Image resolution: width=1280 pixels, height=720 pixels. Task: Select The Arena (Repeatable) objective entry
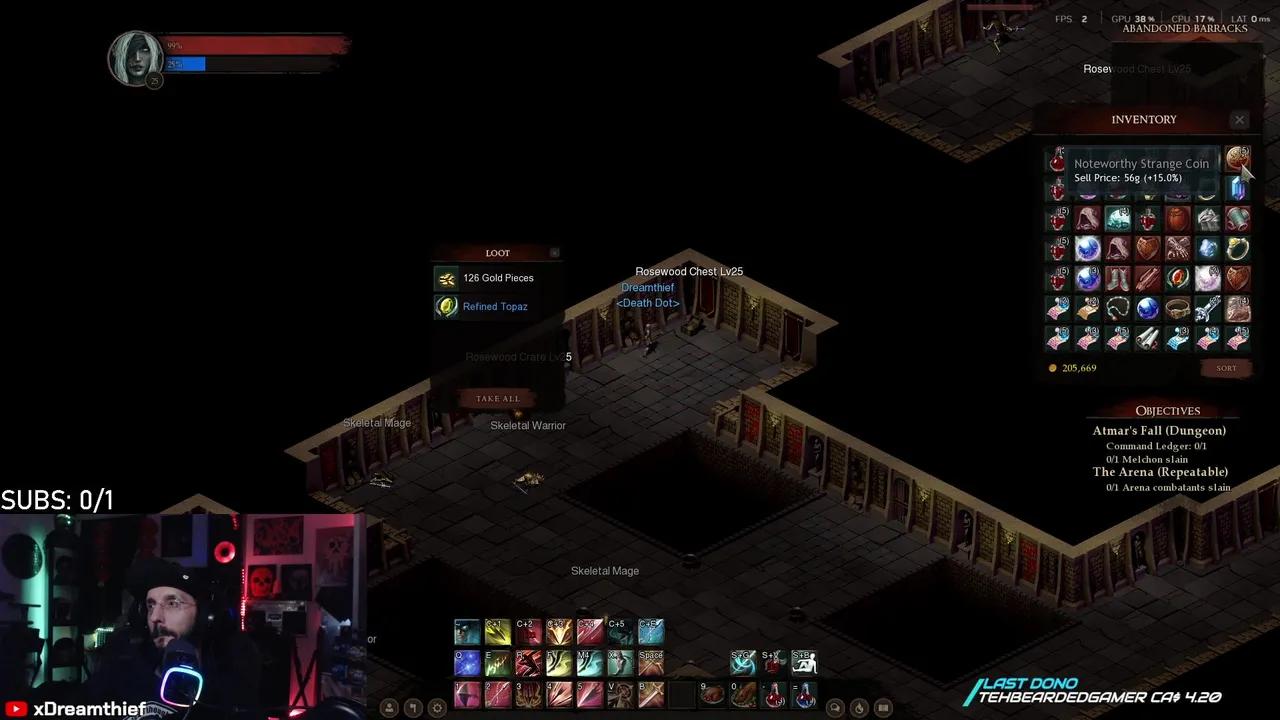1160,471
